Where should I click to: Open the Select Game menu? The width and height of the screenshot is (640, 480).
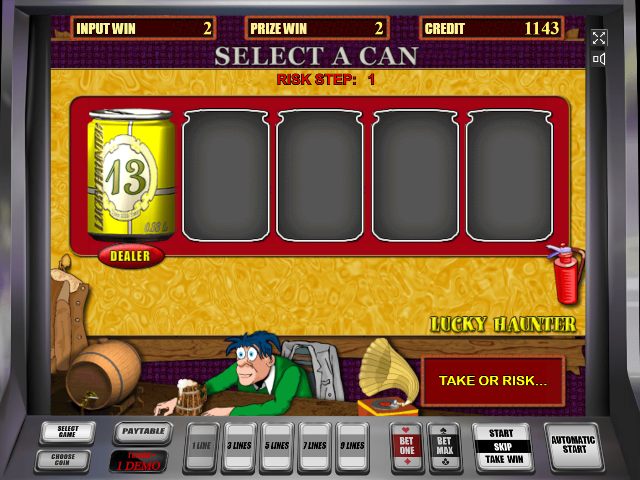click(68, 432)
